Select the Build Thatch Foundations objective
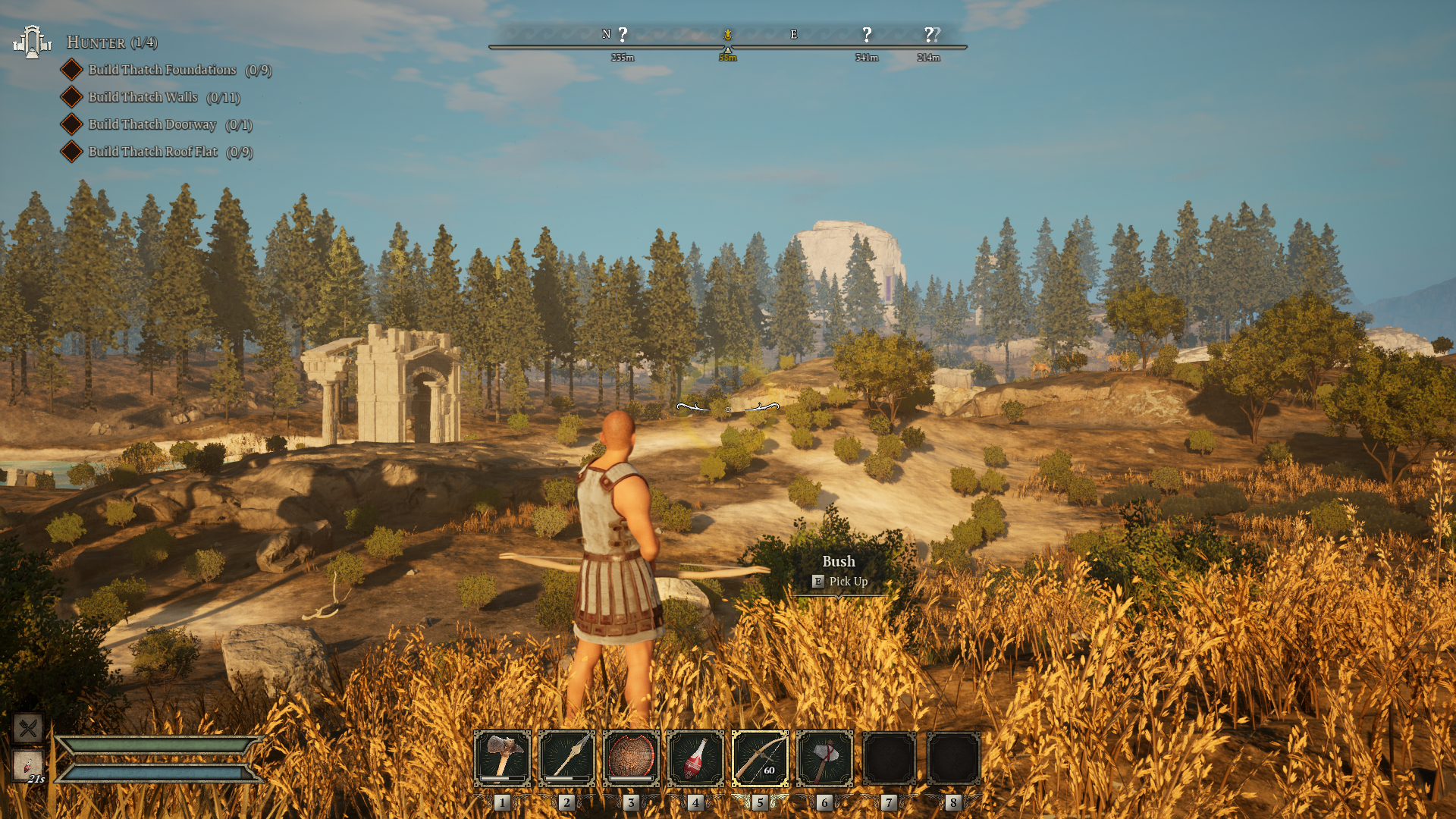The height and width of the screenshot is (819, 1456). coord(162,70)
